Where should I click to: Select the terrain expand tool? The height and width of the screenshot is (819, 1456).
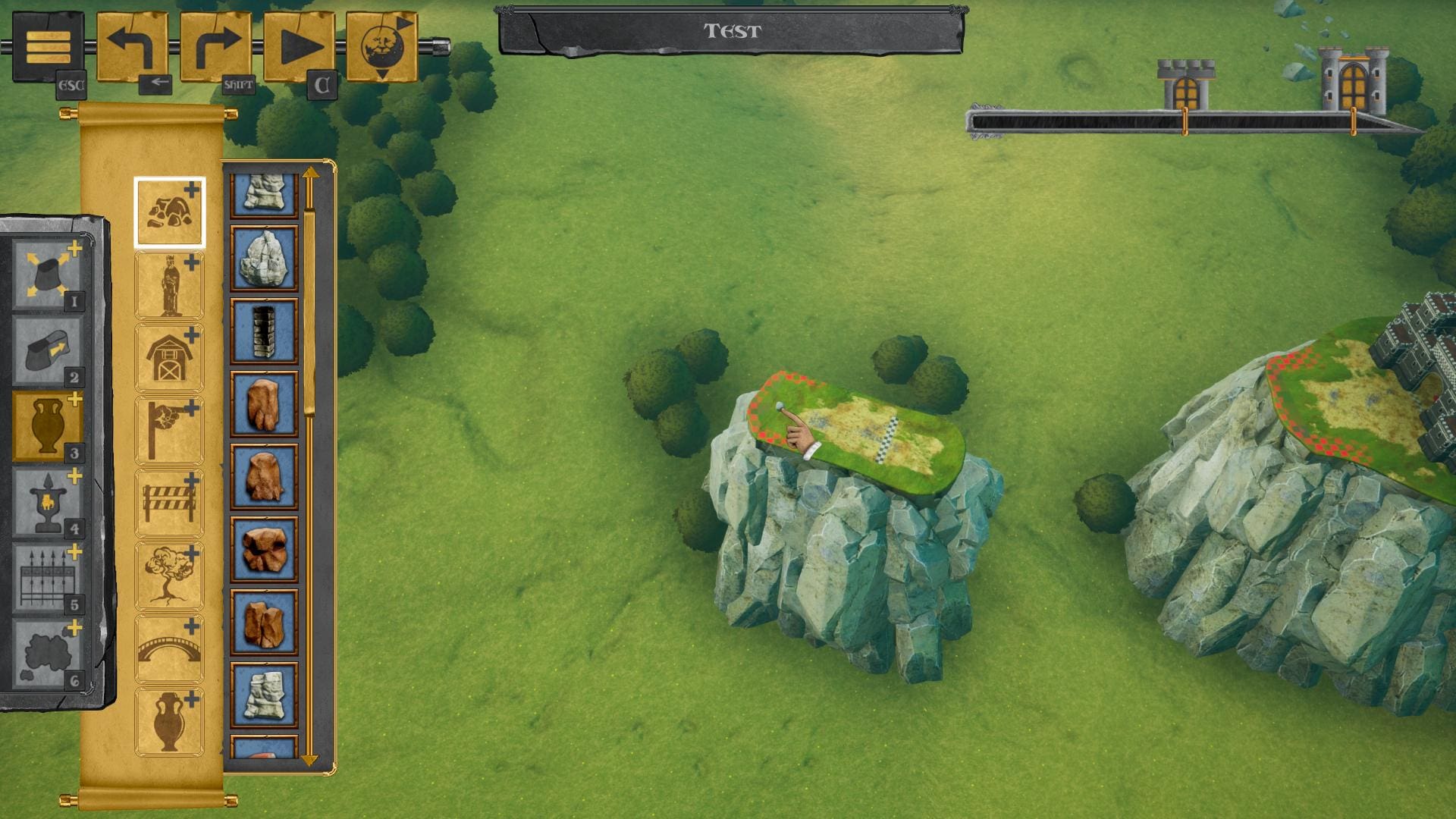tap(47, 275)
